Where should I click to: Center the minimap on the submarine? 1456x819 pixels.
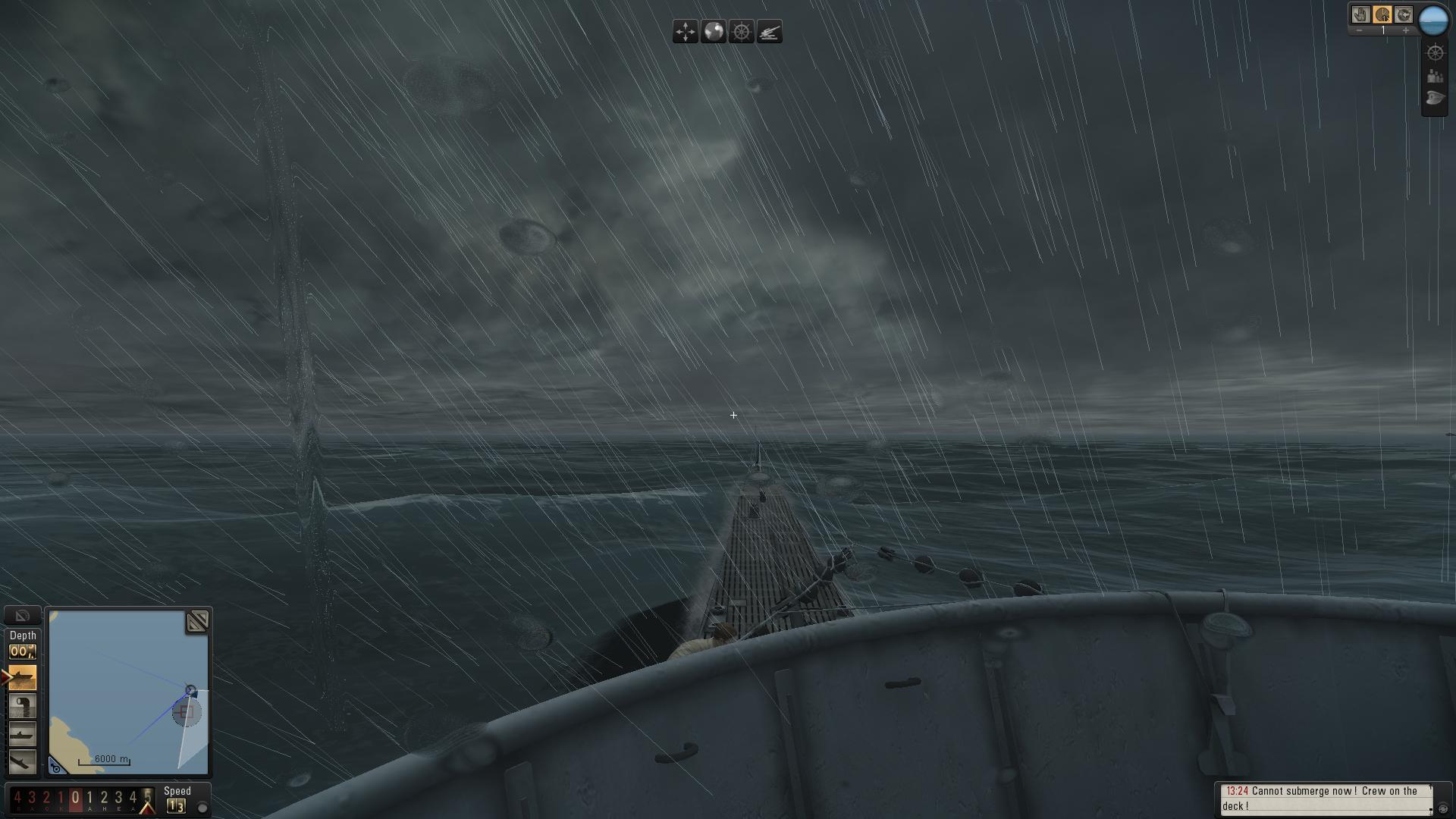pyautogui.click(x=56, y=767)
